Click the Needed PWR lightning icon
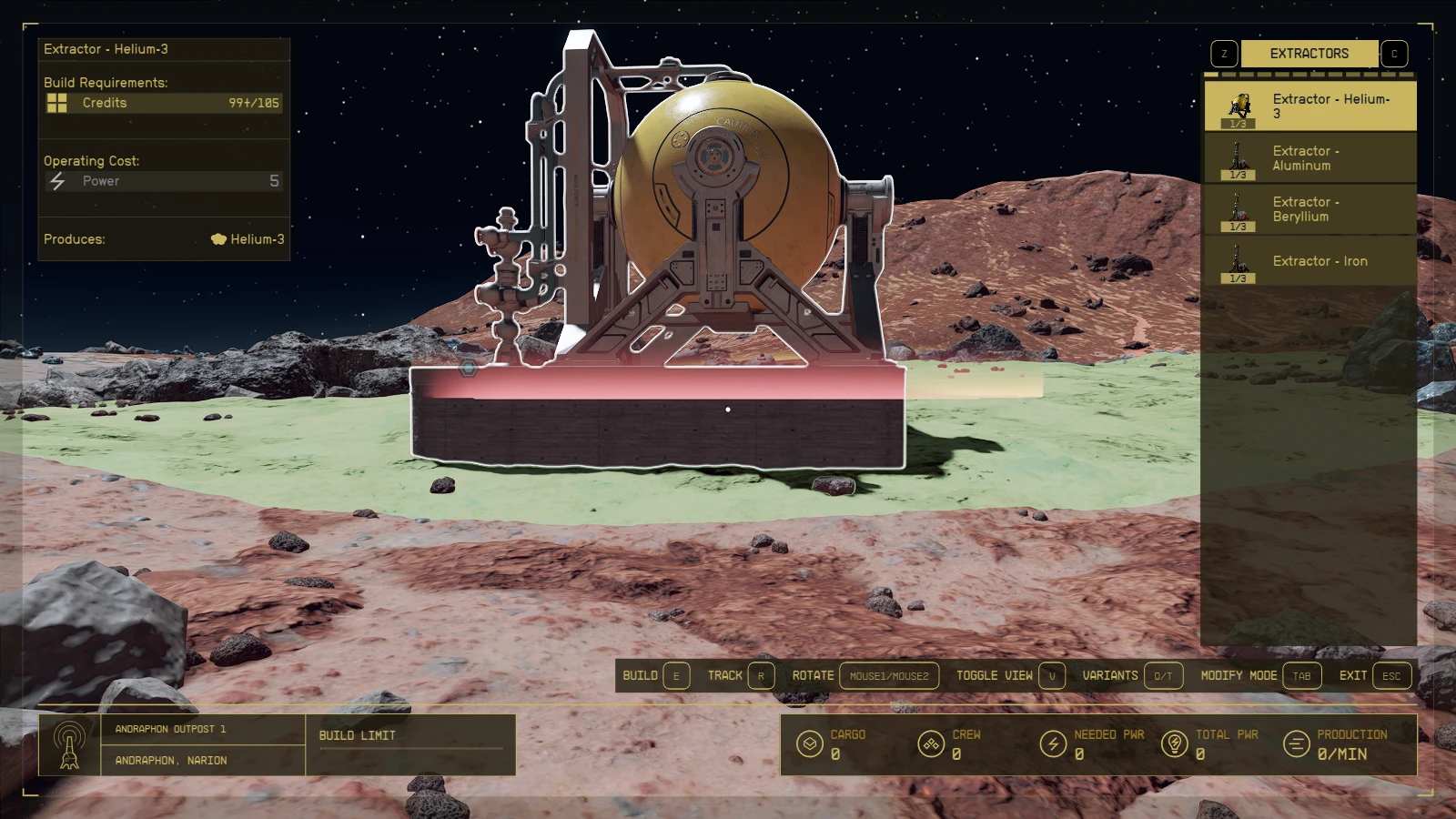The height and width of the screenshot is (819, 1456). (x=1054, y=743)
